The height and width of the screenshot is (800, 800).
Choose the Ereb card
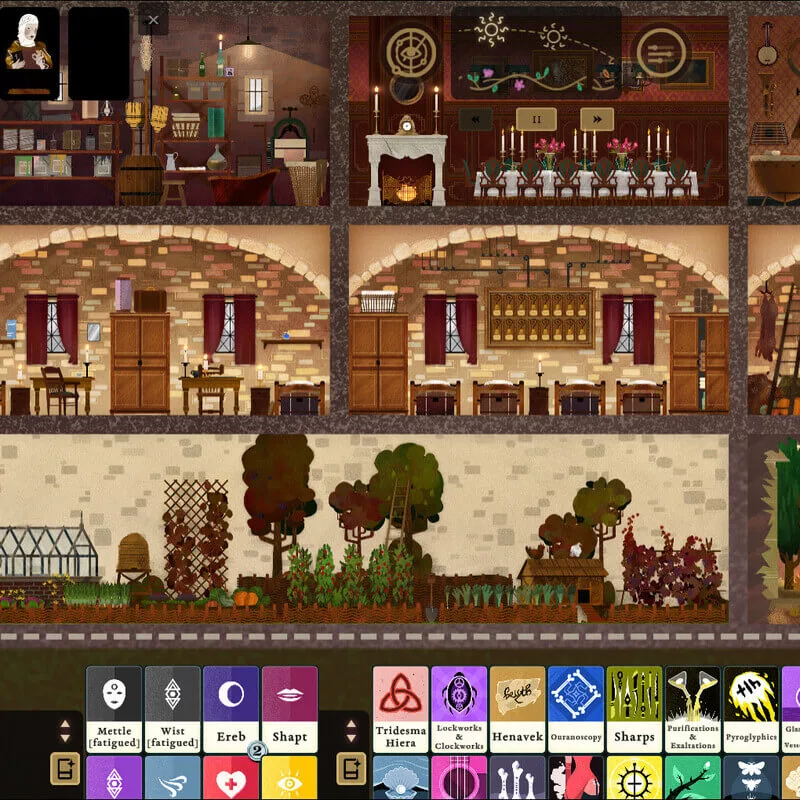(x=230, y=709)
